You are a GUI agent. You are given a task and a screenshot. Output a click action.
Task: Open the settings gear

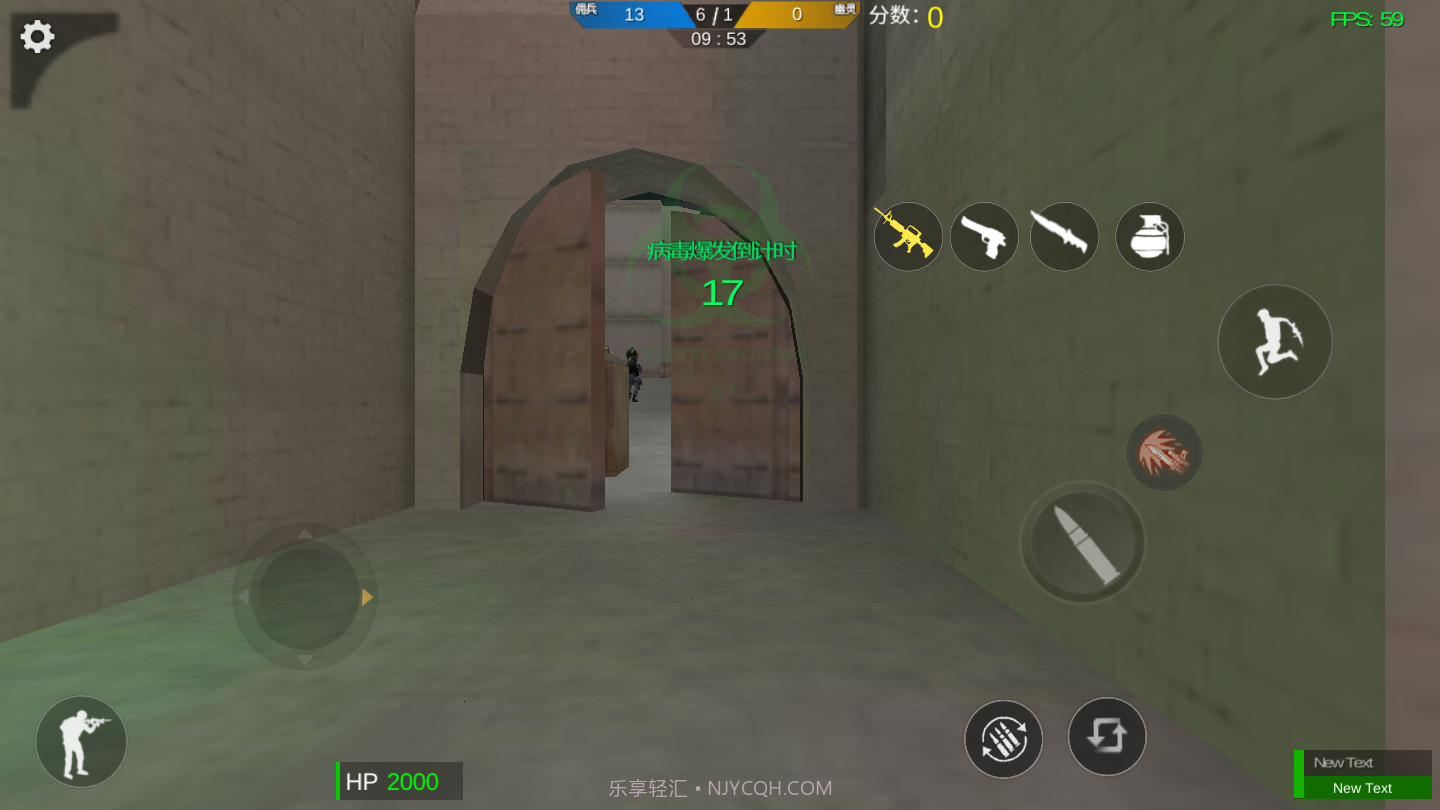(37, 36)
